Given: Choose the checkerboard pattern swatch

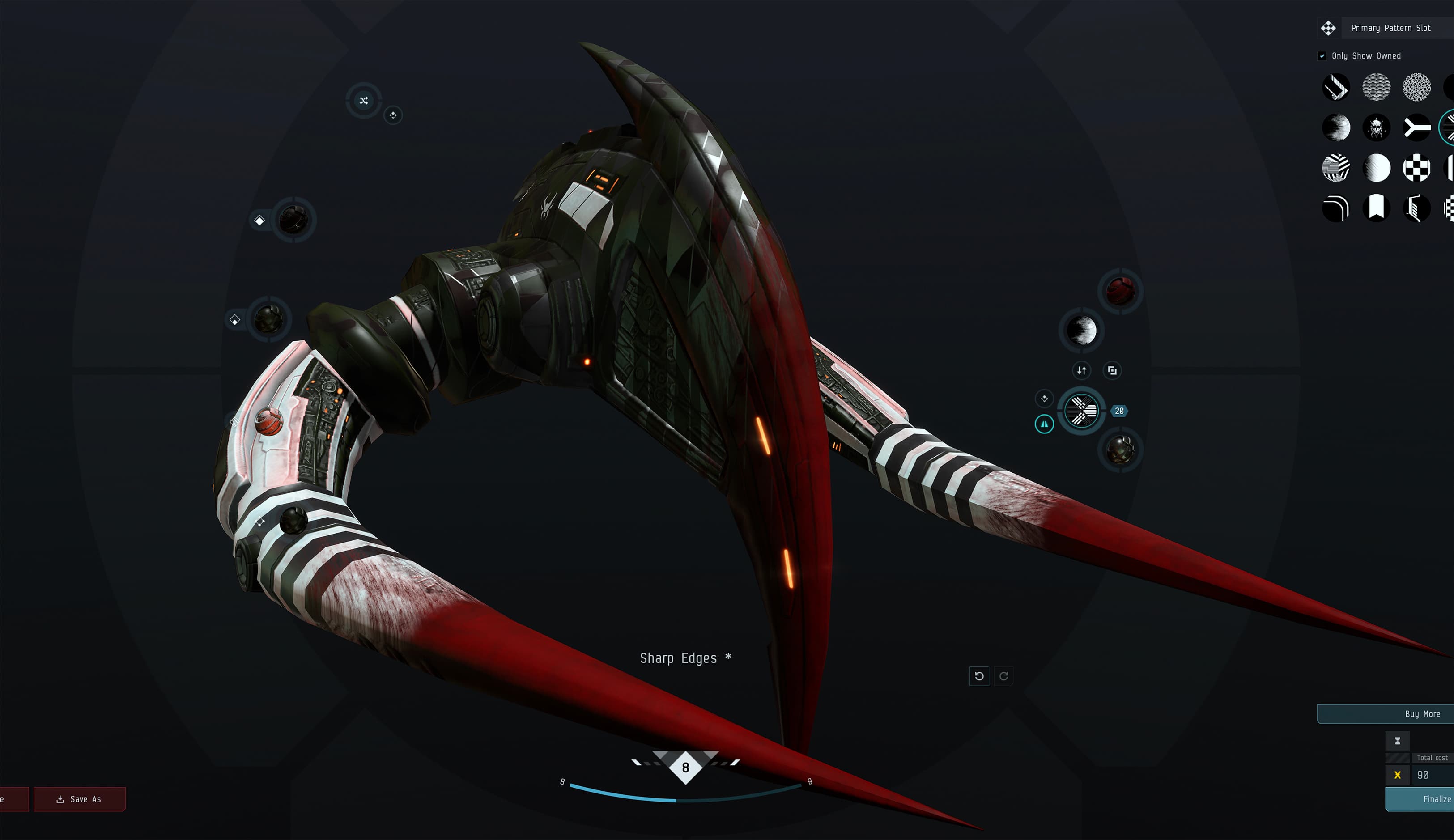Looking at the screenshot, I should pyautogui.click(x=1416, y=168).
